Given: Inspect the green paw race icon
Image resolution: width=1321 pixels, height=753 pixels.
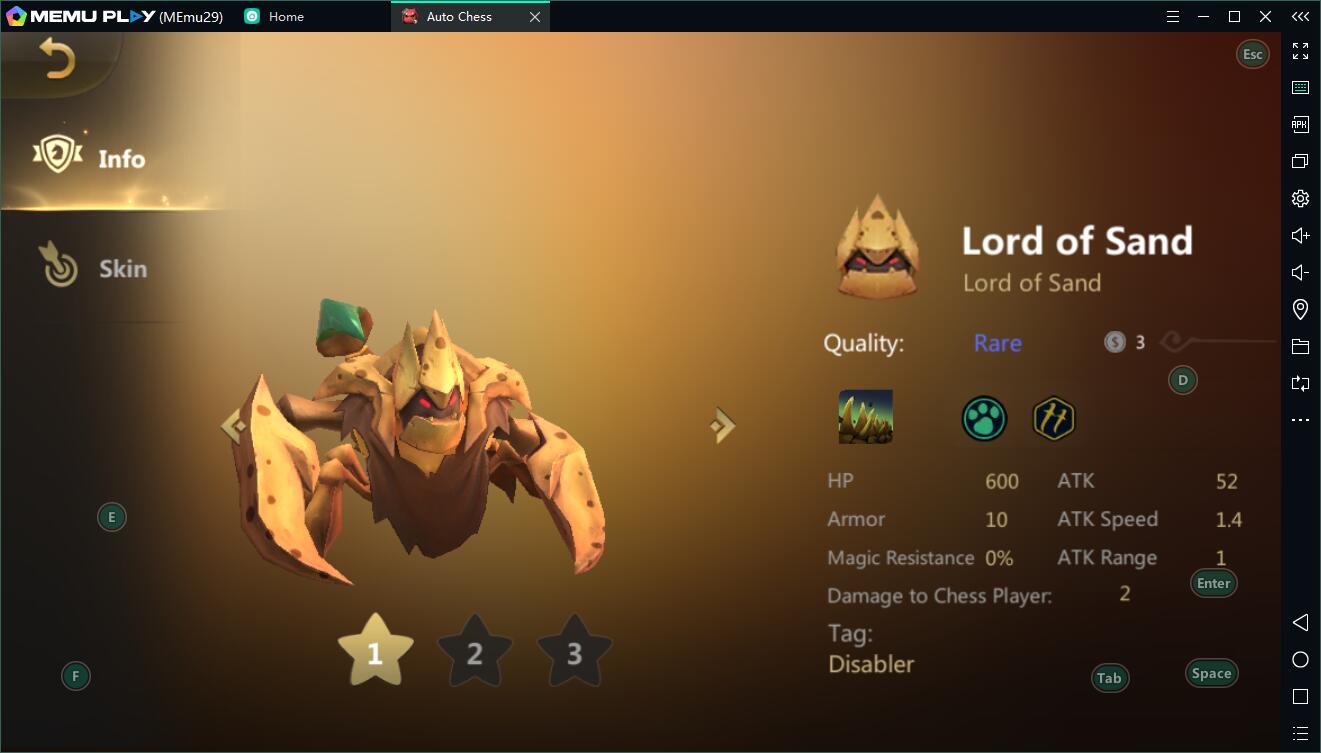Looking at the screenshot, I should coord(984,419).
